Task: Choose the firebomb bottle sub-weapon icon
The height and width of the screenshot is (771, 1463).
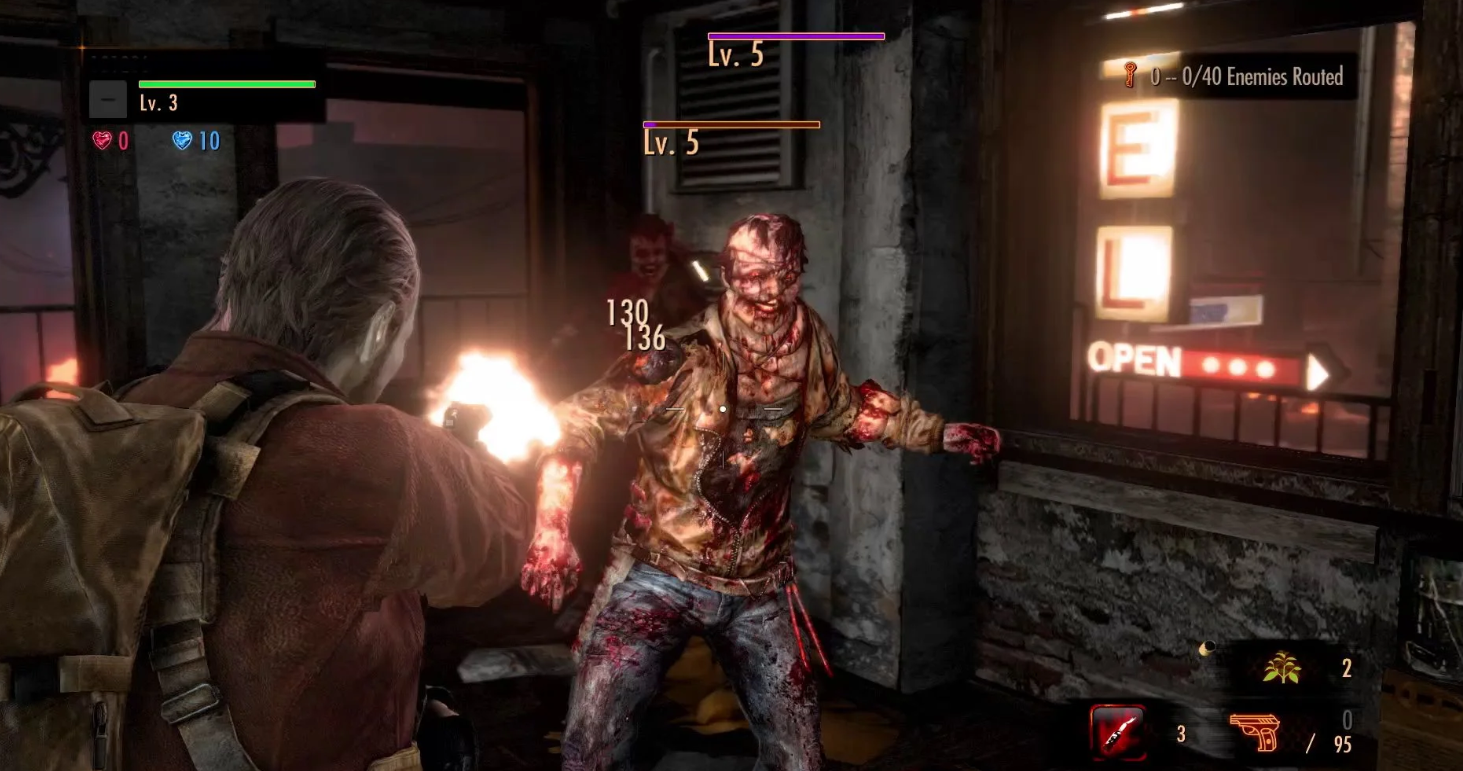Action: [1118, 732]
